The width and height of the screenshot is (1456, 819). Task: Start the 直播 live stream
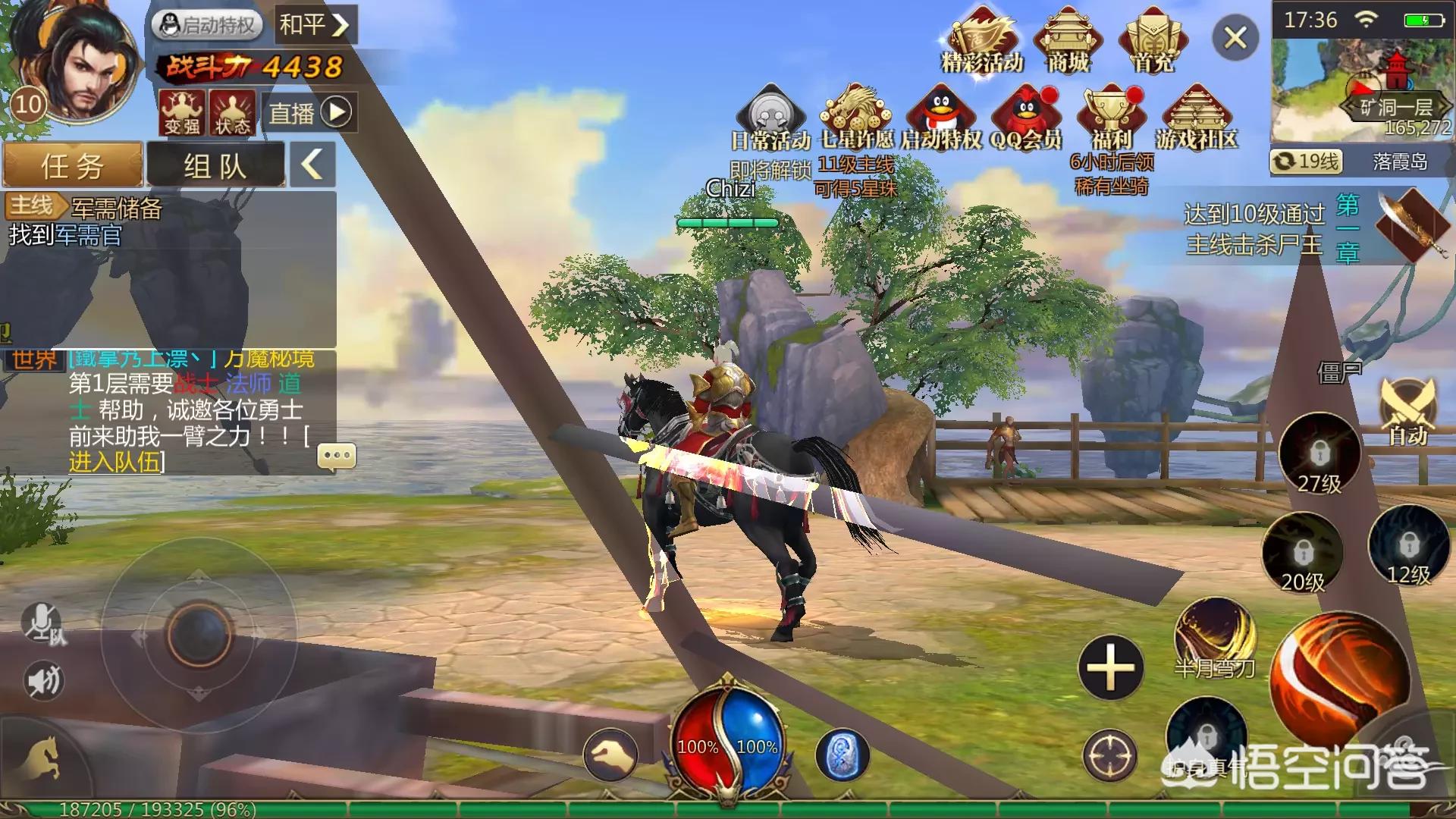(309, 113)
